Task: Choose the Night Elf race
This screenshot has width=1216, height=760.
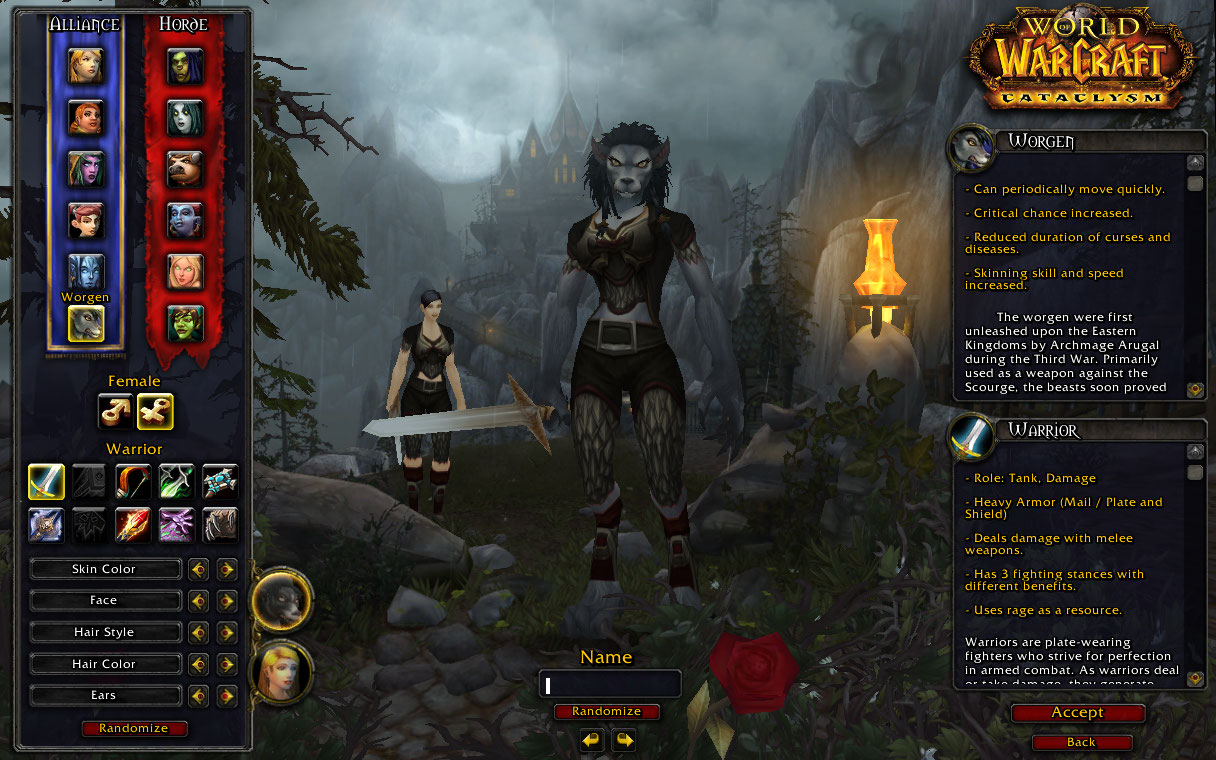Action: (85, 168)
